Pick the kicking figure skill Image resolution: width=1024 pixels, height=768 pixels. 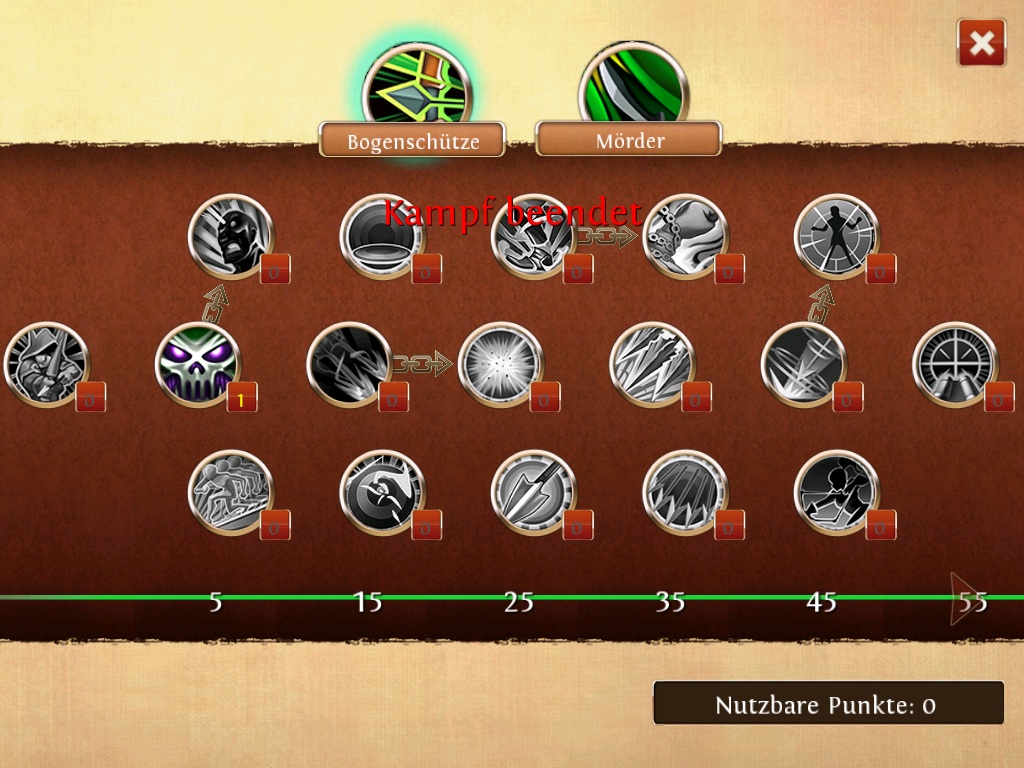click(836, 493)
